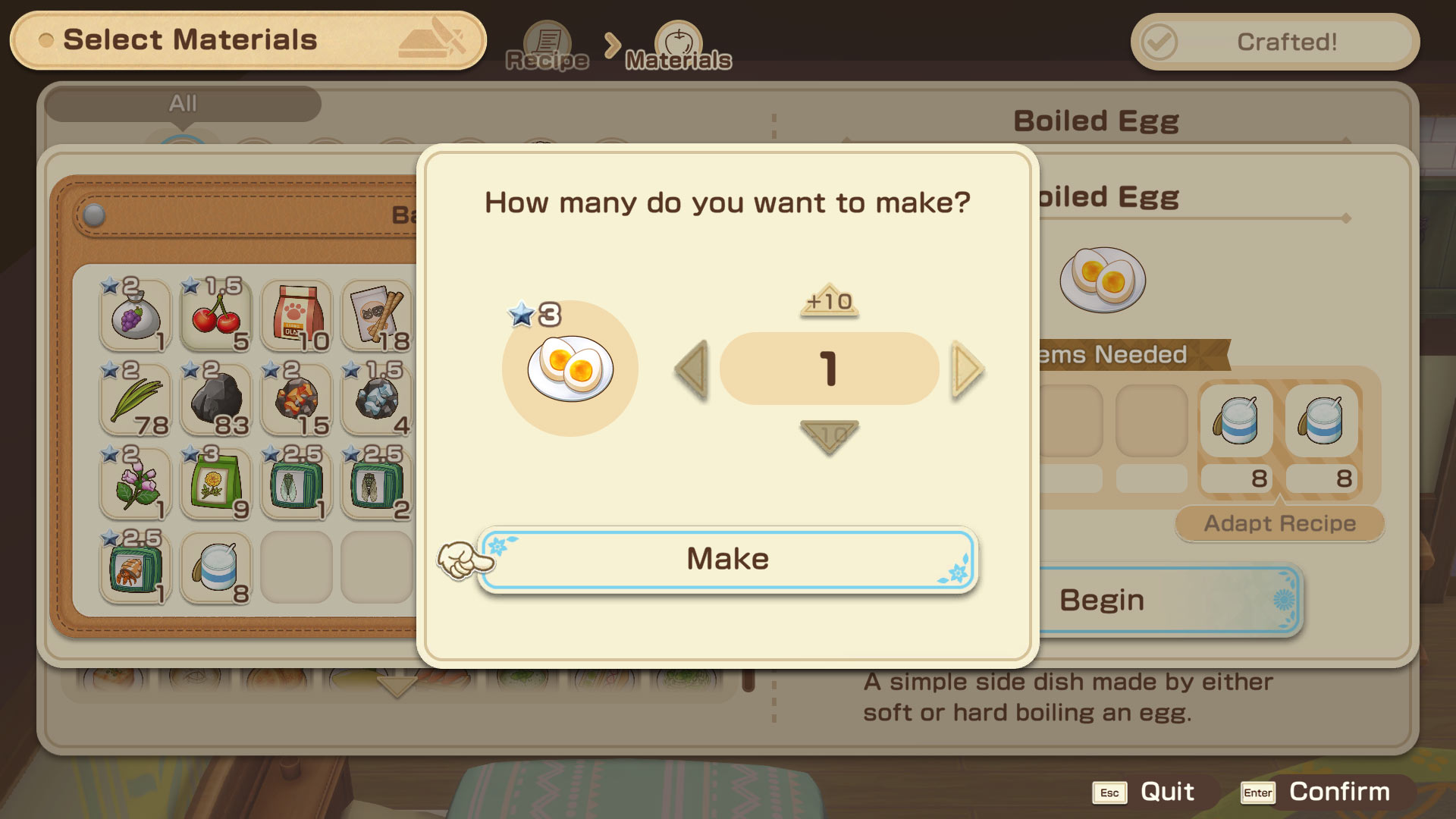Pick the green grass bundle slot
The height and width of the screenshot is (819, 1456).
click(x=135, y=400)
